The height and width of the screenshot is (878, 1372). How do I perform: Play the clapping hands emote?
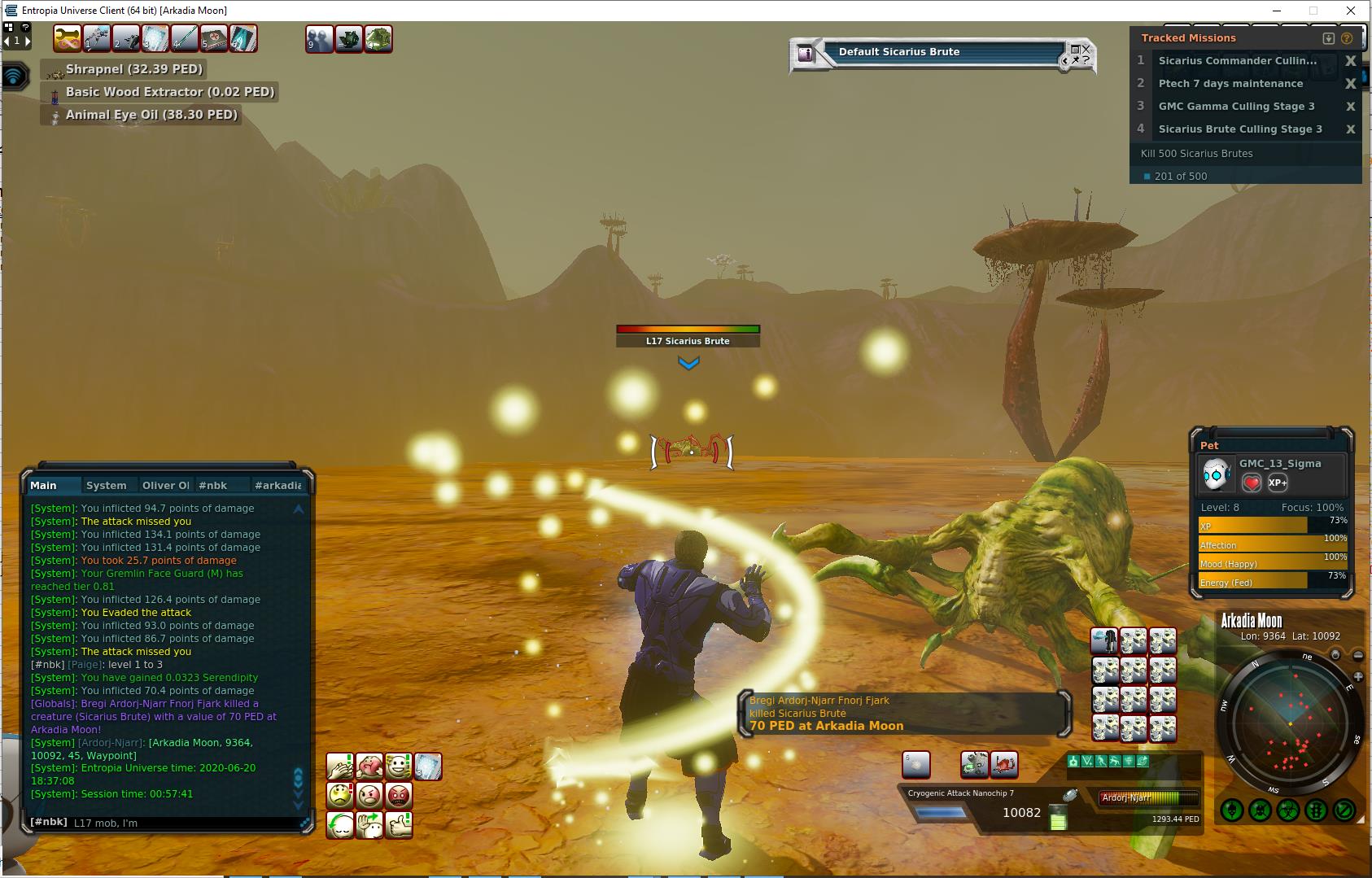click(x=340, y=767)
